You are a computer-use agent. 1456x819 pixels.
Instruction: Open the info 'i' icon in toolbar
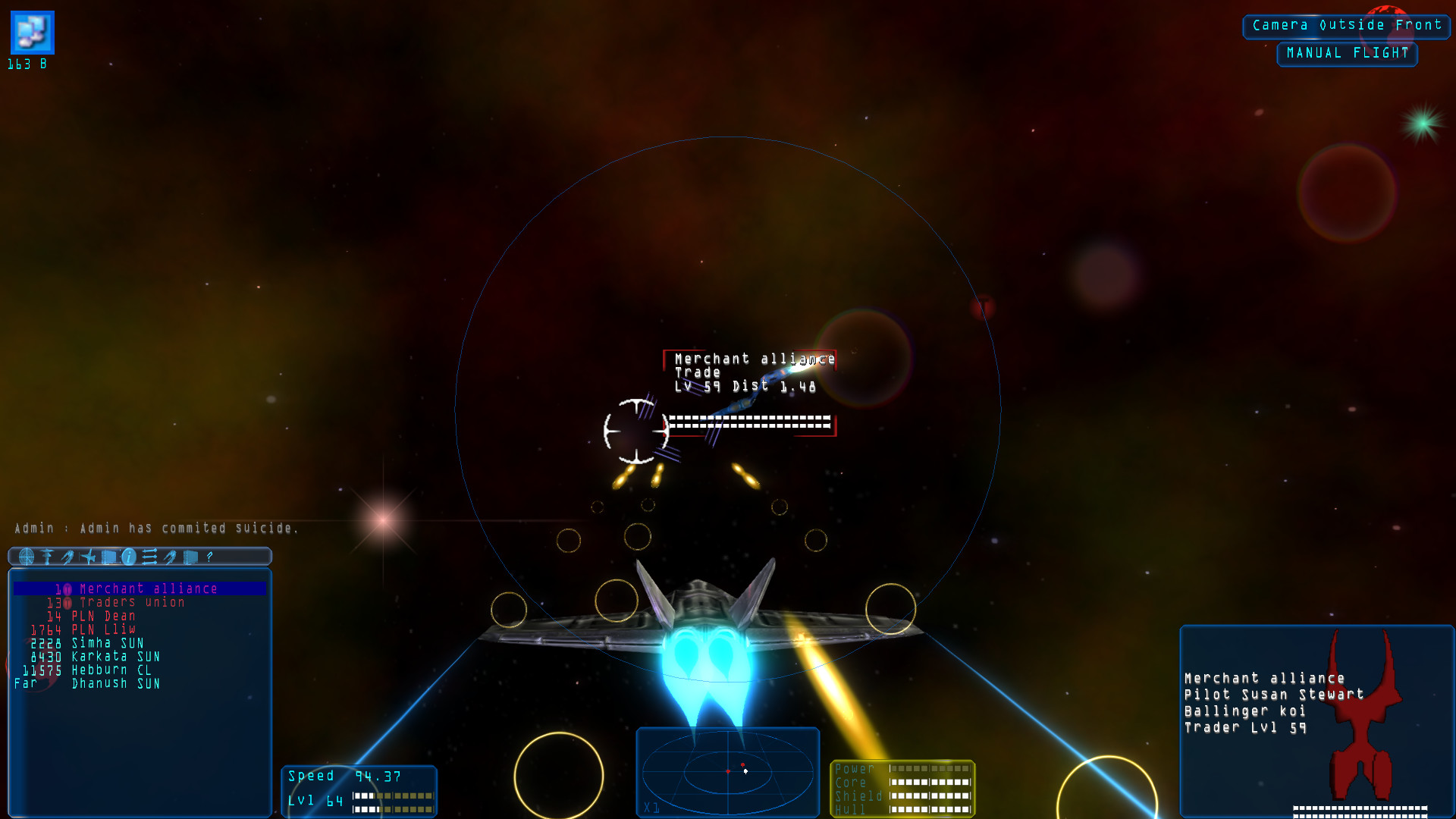click(x=129, y=557)
